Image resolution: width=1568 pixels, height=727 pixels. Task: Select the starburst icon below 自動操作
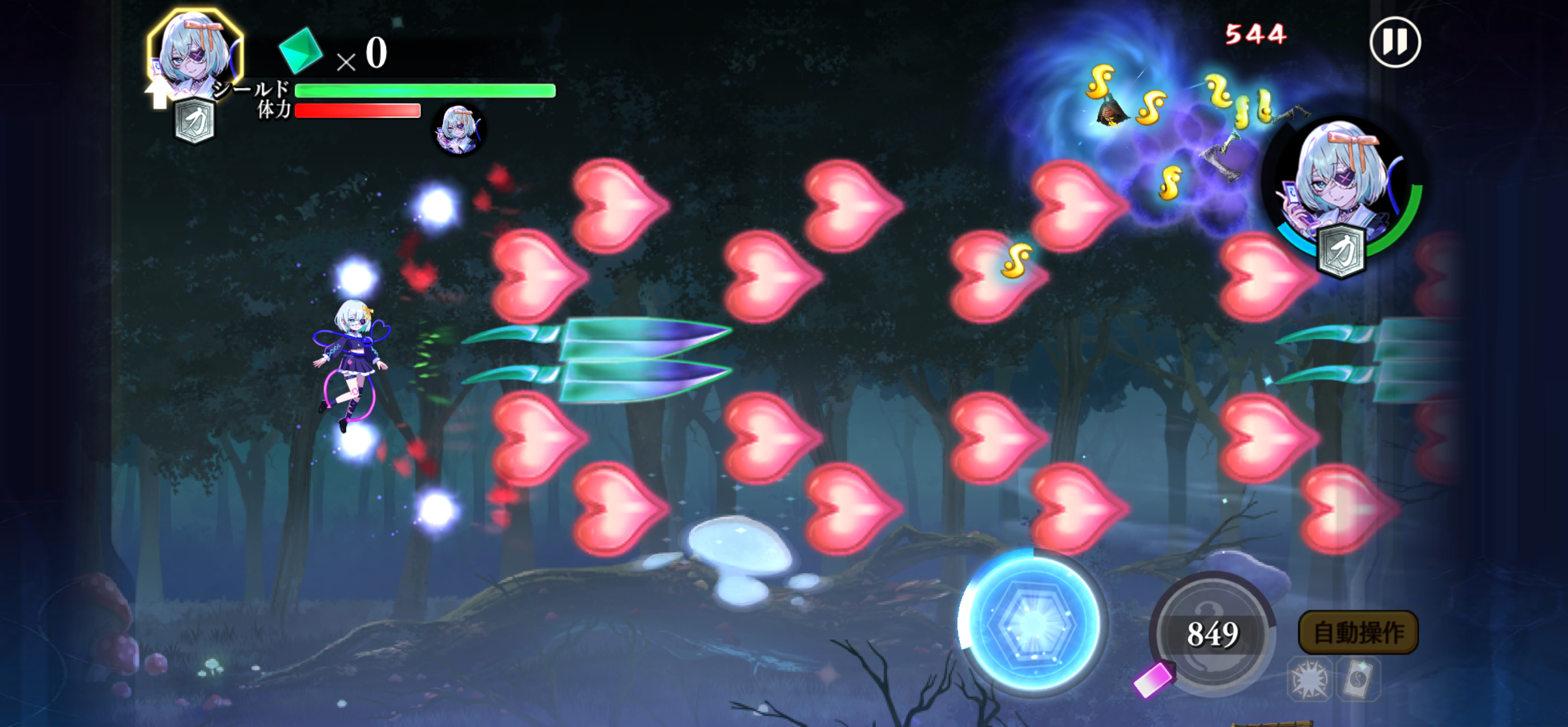pyautogui.click(x=1309, y=679)
